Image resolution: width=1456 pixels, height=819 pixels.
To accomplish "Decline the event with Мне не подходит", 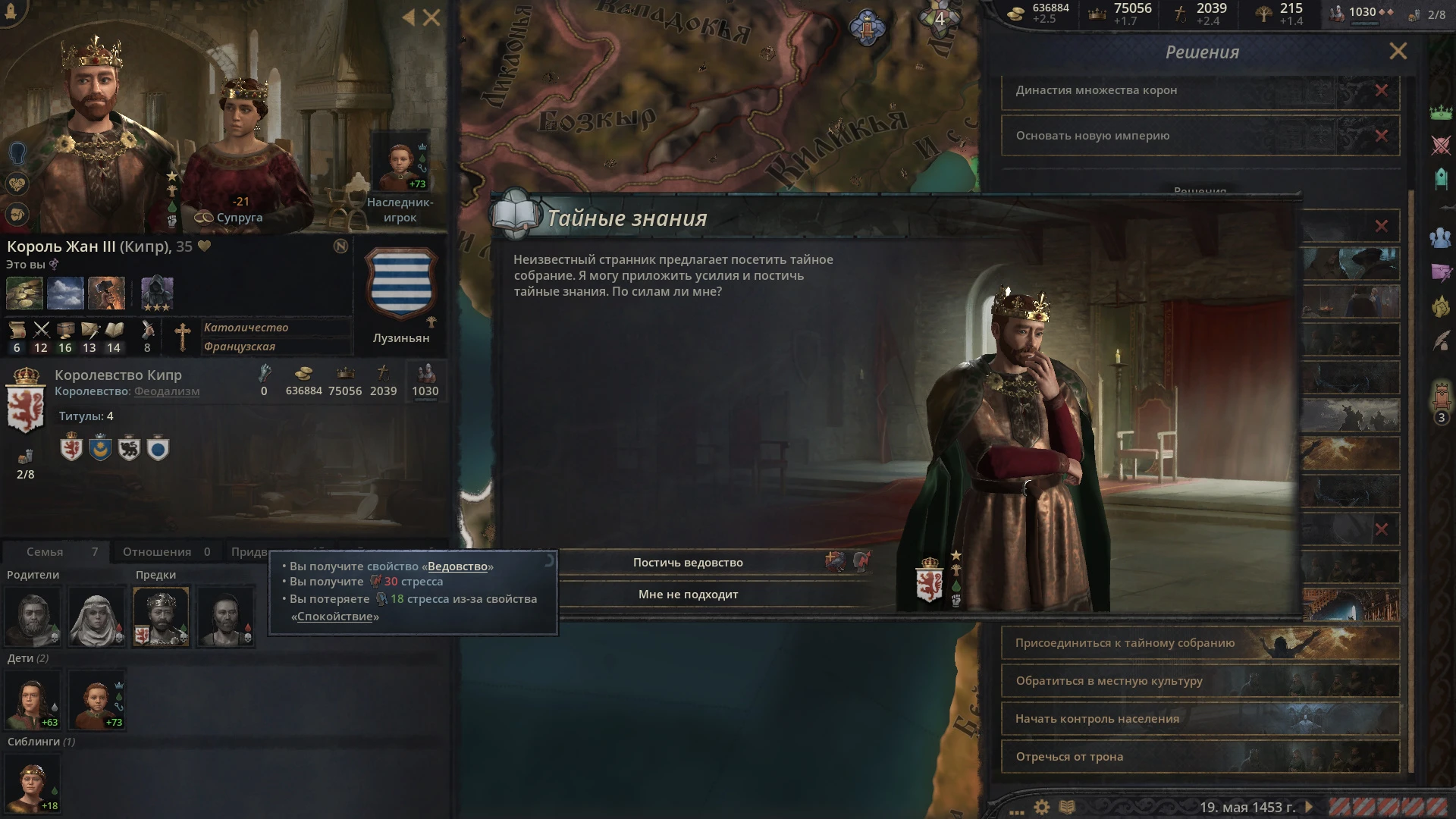I will (x=686, y=595).
